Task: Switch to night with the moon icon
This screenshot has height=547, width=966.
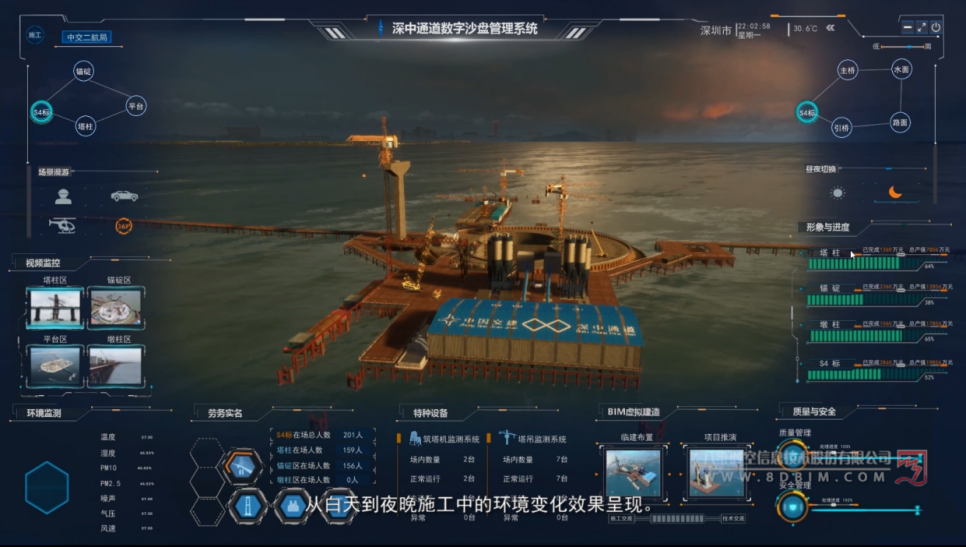Action: (896, 193)
